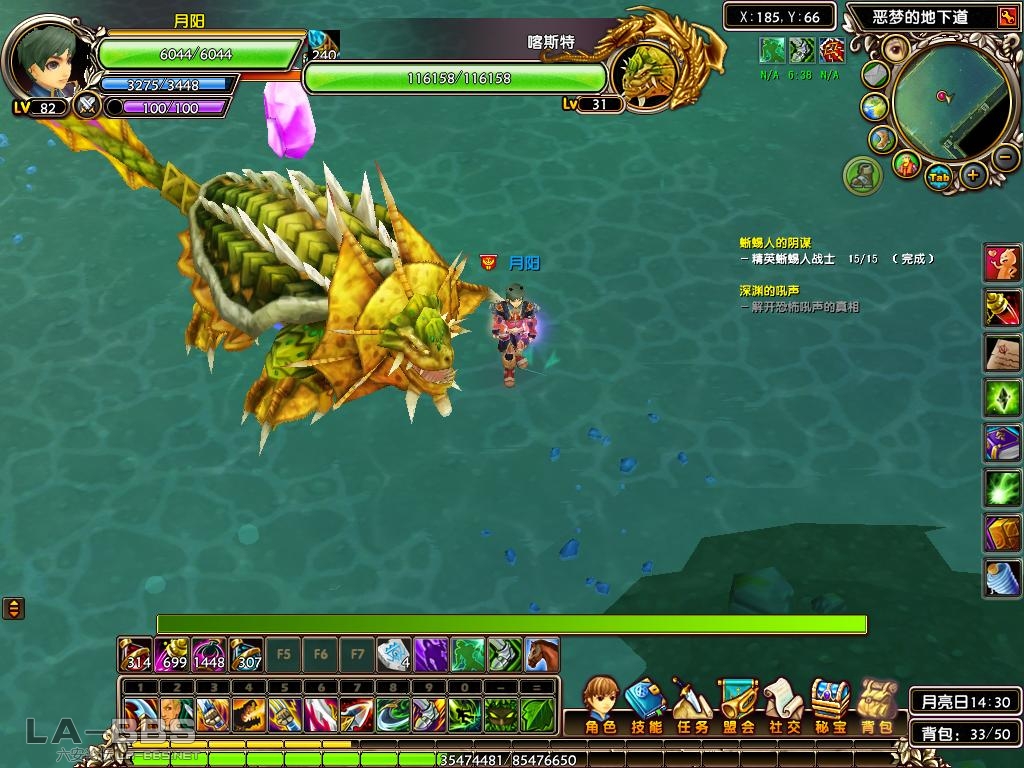This screenshot has height=768, width=1024.
Task: Open the mail envelope icon
Action: tap(875, 75)
